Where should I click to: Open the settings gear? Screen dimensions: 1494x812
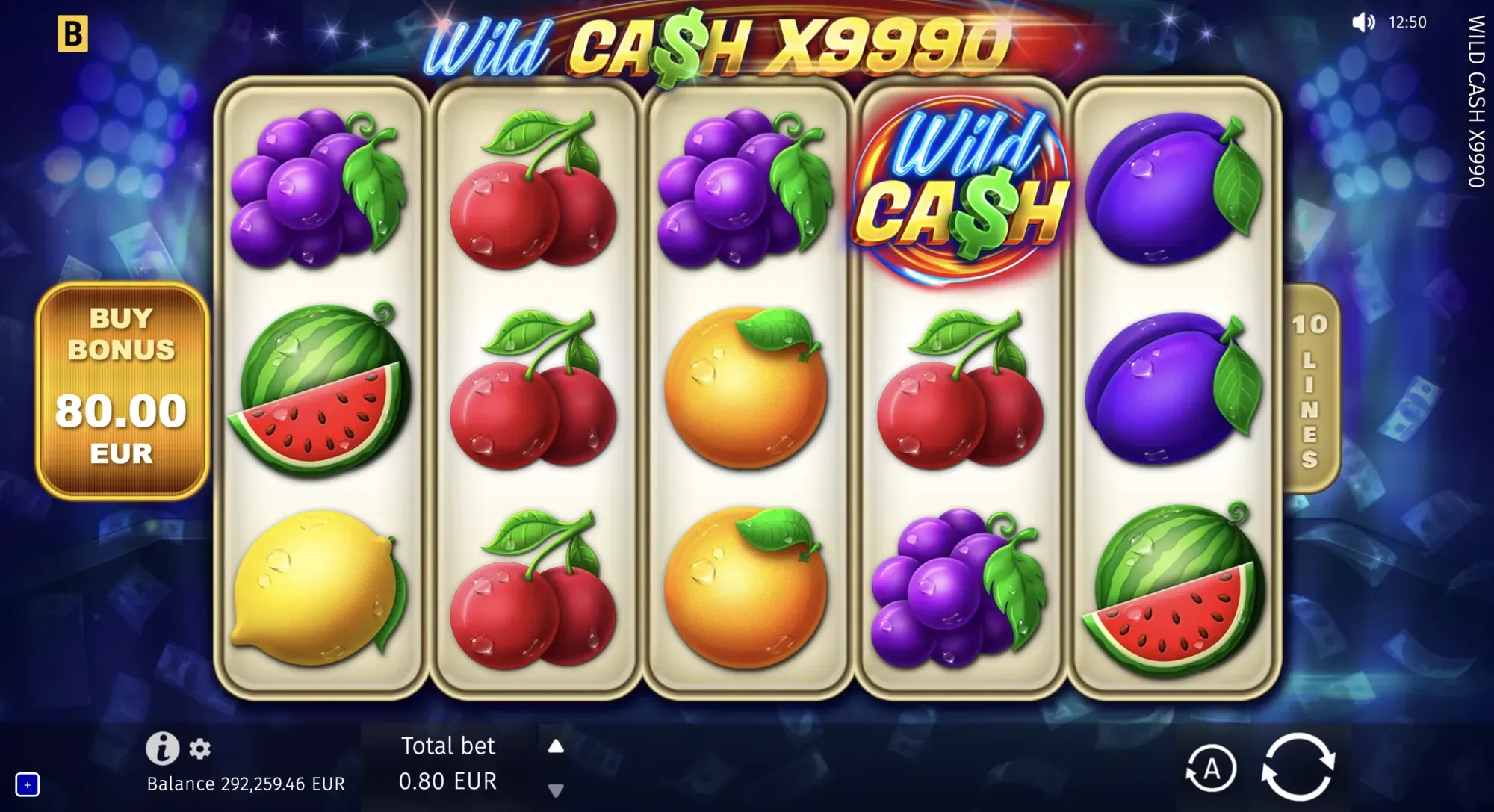[200, 749]
